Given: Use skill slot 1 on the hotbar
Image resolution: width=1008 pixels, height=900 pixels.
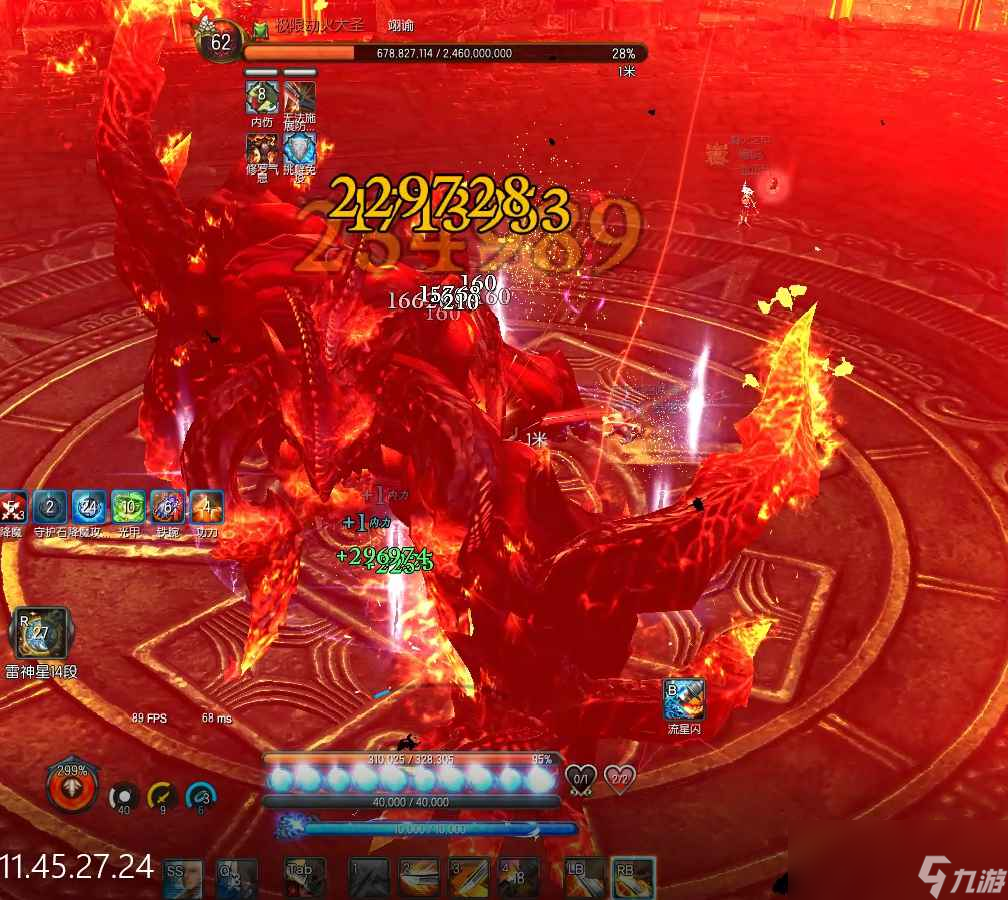Looking at the screenshot, I should pos(369,878).
